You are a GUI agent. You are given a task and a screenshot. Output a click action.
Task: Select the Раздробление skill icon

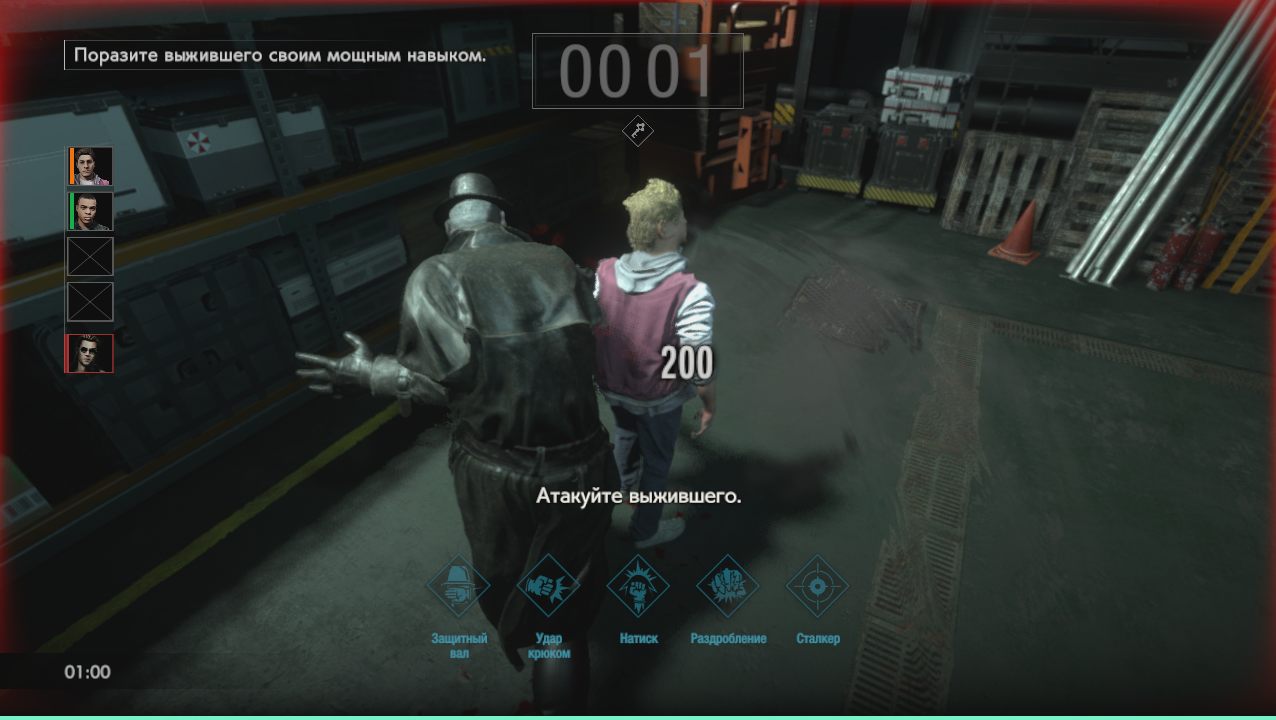728,587
